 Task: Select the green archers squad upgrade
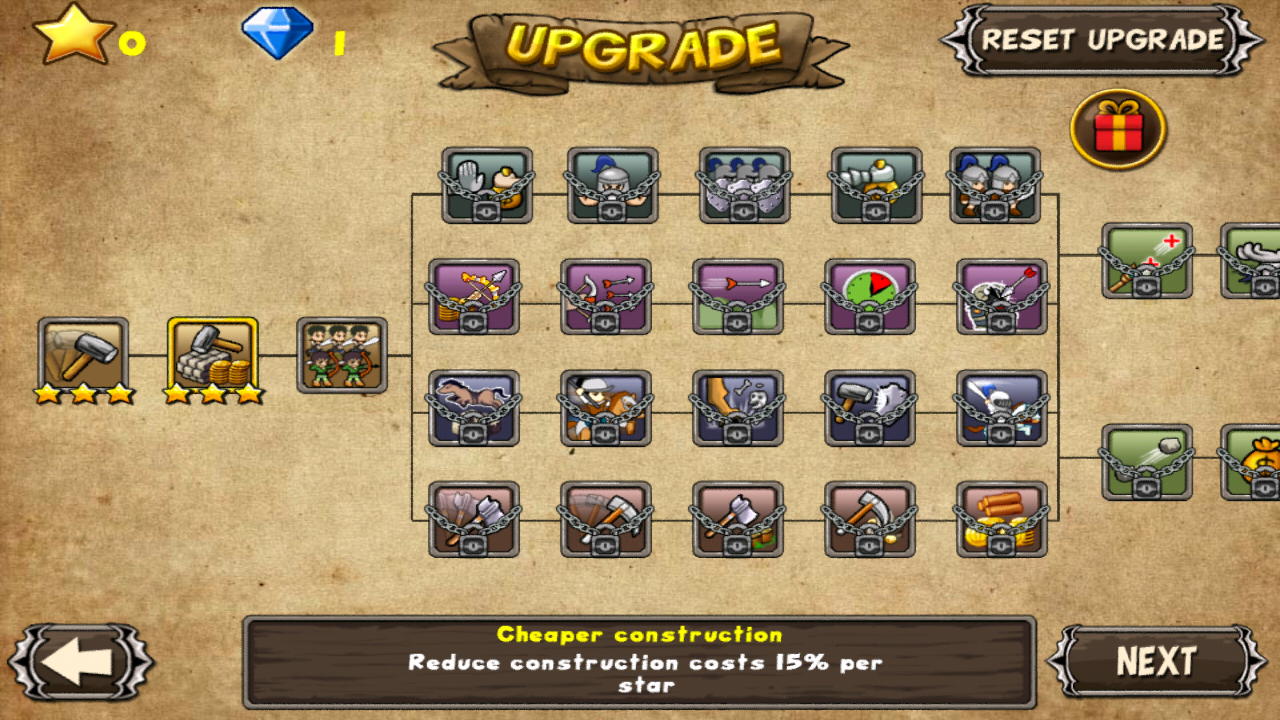click(x=342, y=352)
